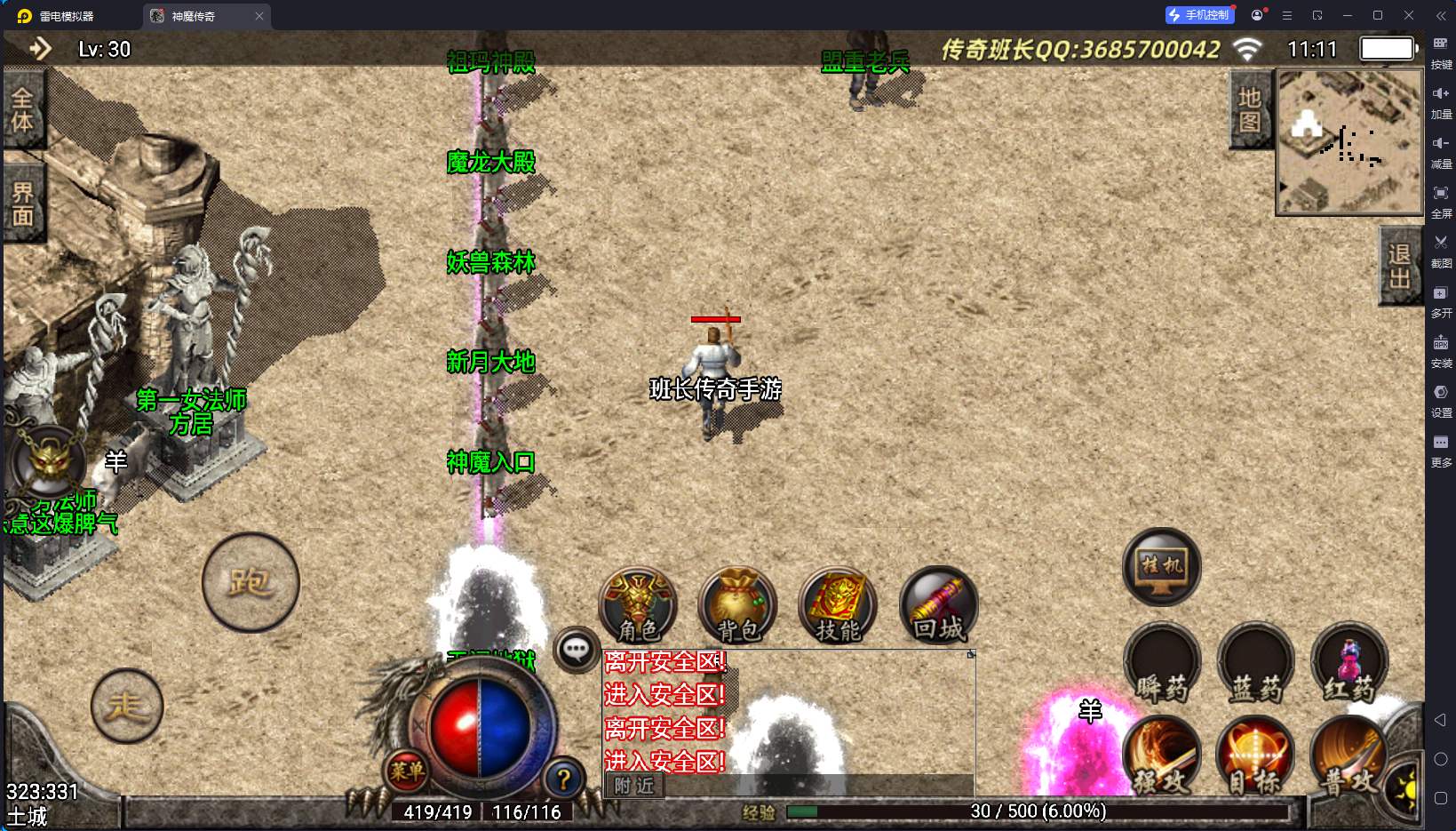Image resolution: width=1456 pixels, height=831 pixels.
Task: Click the 退出 exit button
Action: click(1399, 266)
